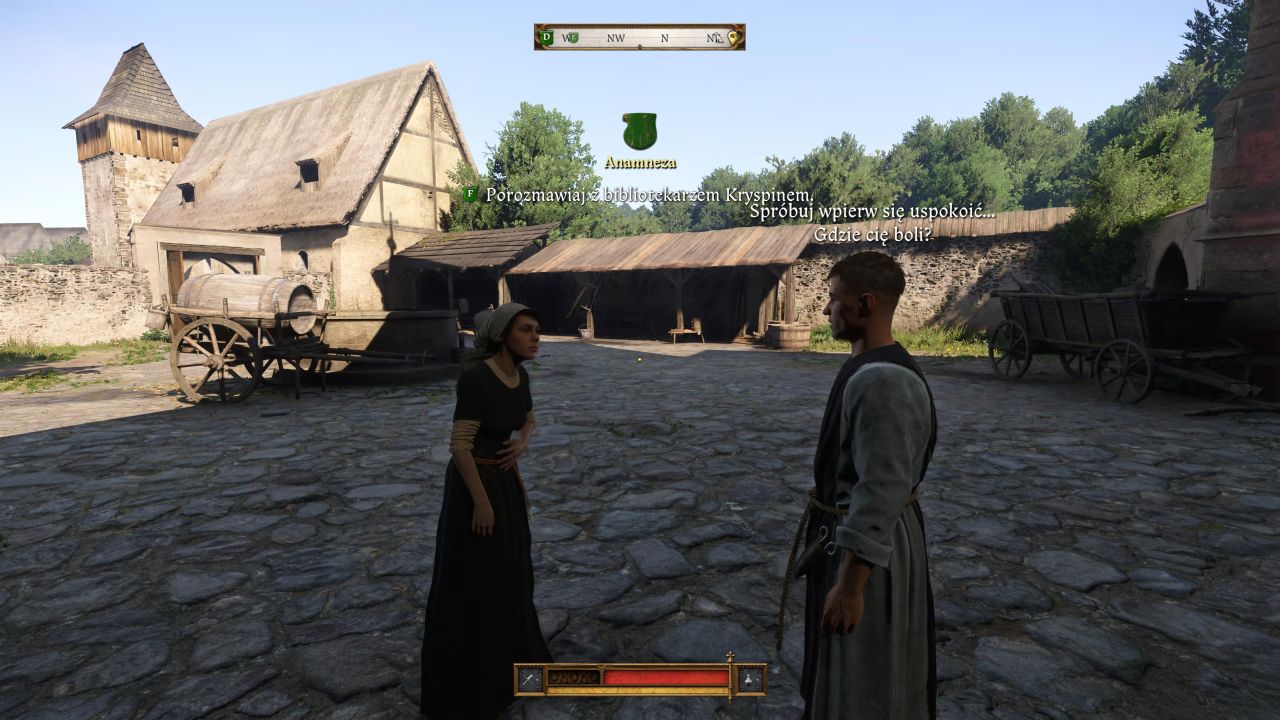
Task: Select the yellow map pin on the compass
Action: [x=733, y=38]
